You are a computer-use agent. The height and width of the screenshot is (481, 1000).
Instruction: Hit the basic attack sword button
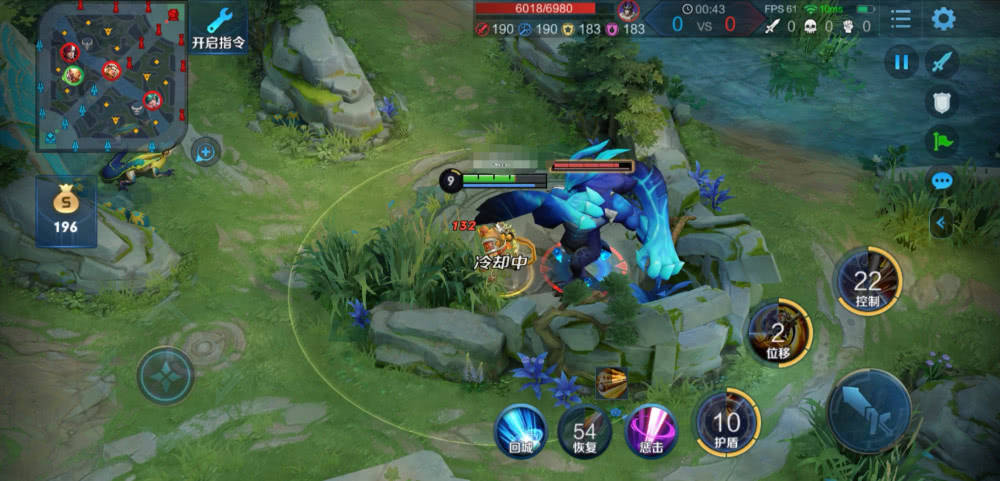point(868,410)
